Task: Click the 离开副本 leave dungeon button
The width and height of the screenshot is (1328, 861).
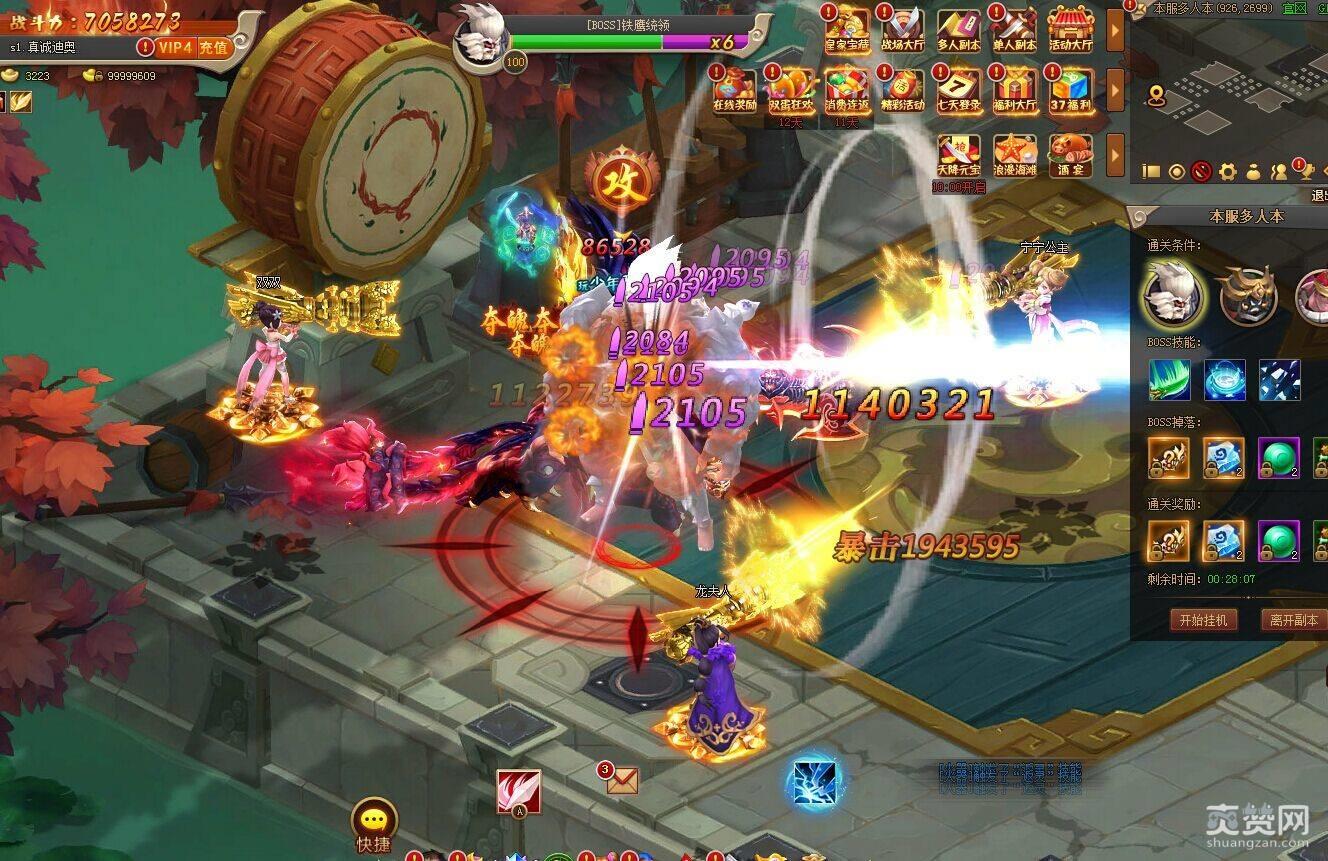Action: tap(1294, 620)
